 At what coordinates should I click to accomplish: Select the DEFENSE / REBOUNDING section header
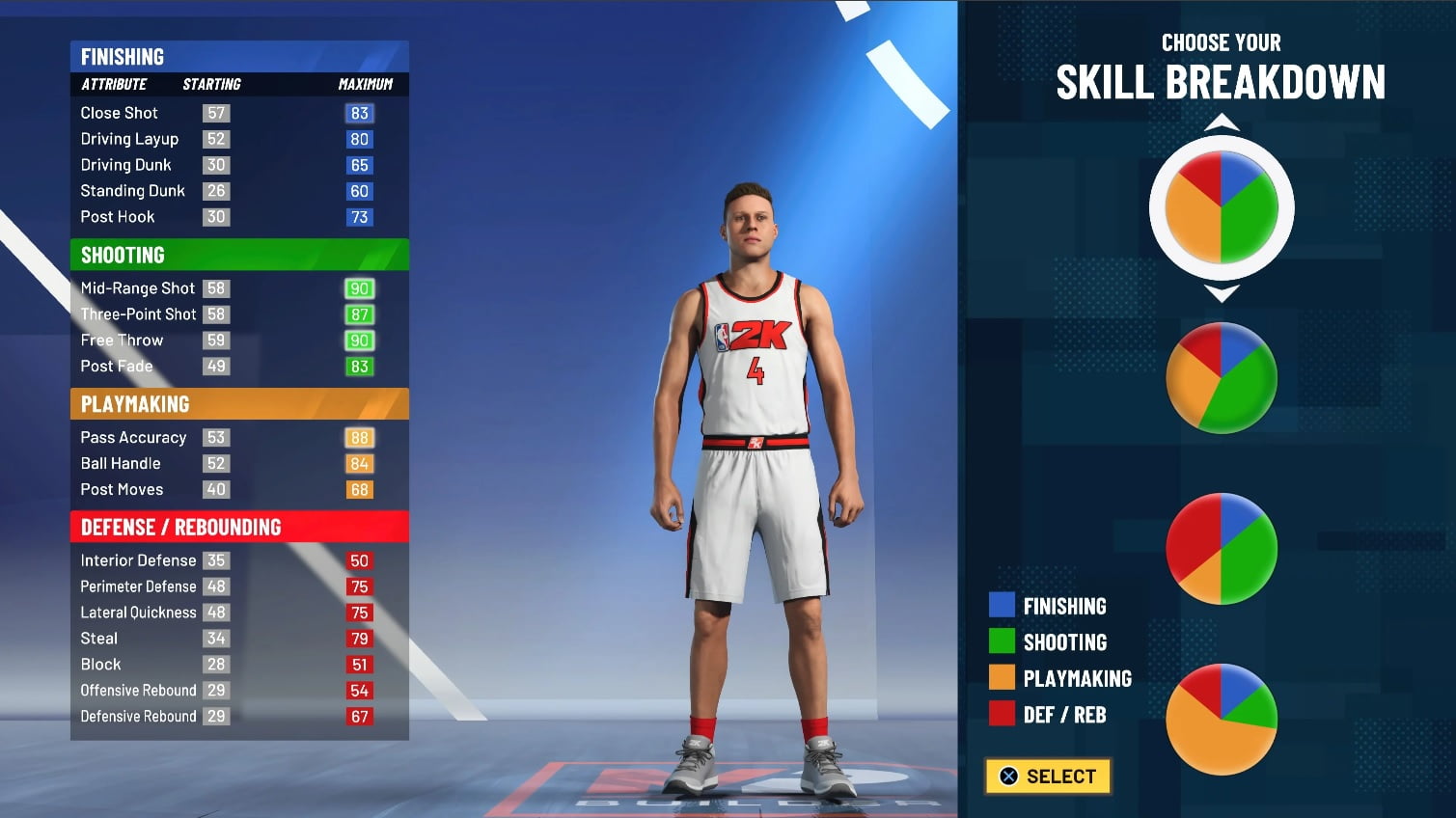[239, 527]
